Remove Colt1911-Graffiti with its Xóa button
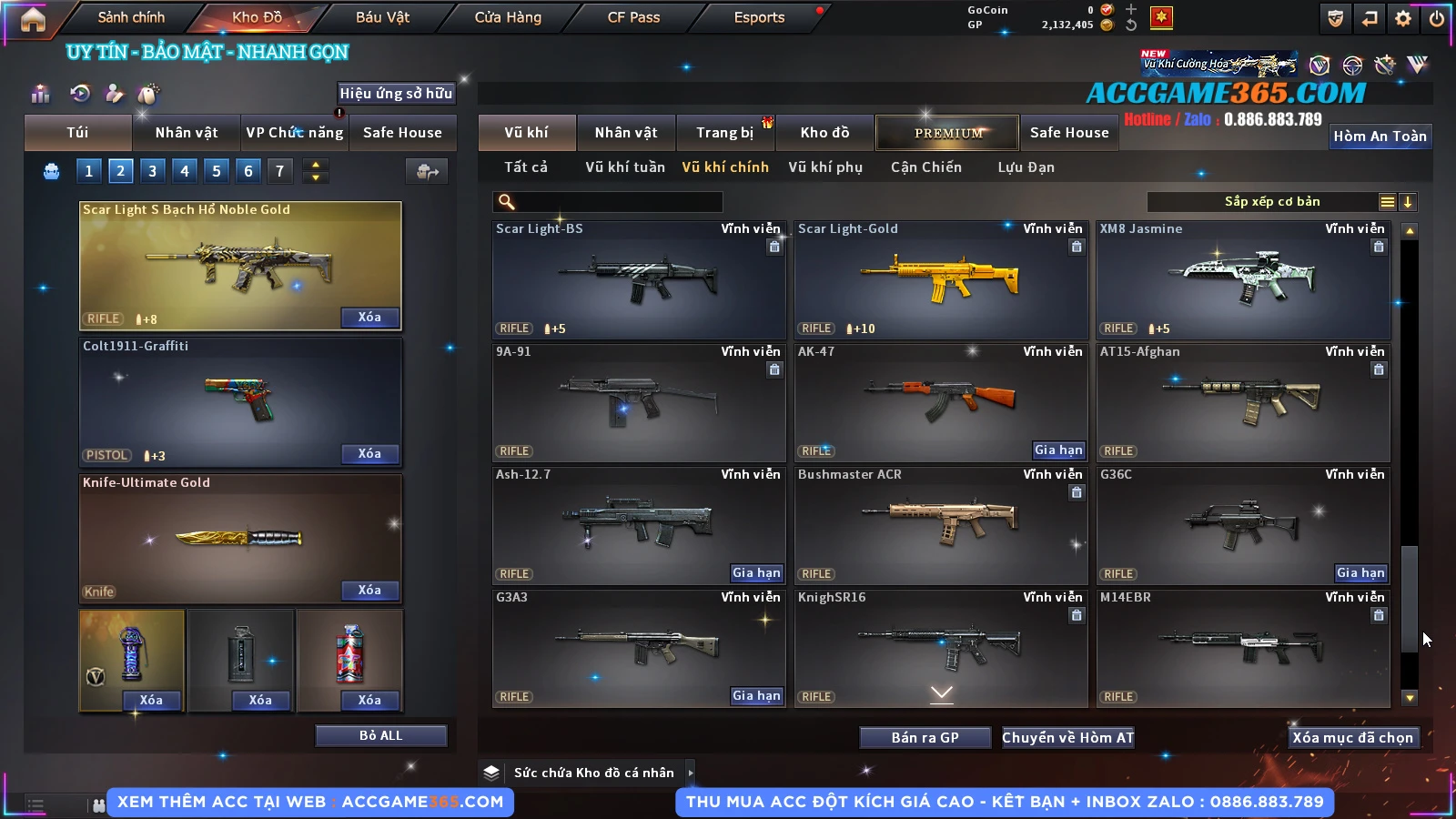 point(369,453)
